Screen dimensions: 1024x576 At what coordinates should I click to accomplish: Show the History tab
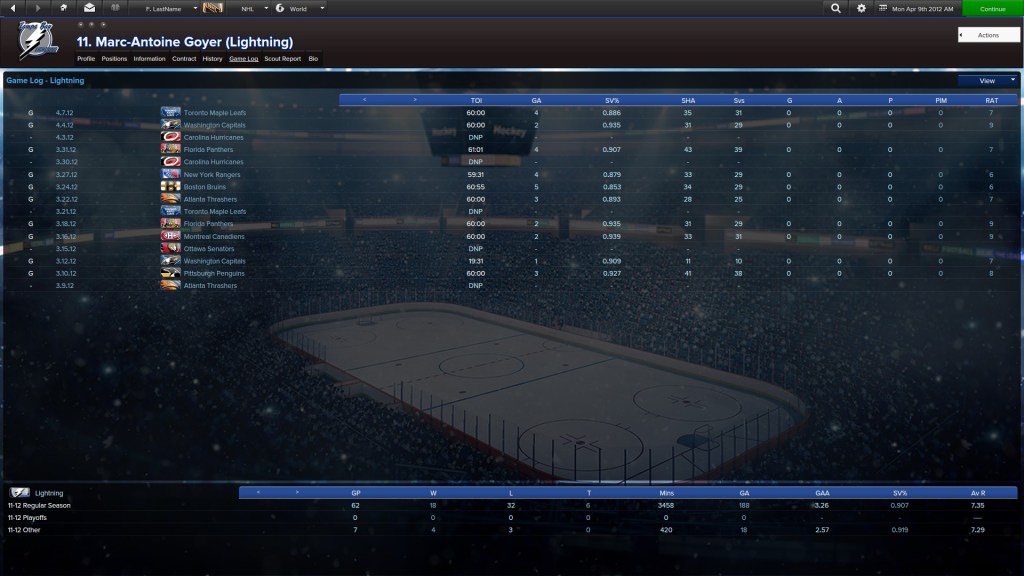(x=212, y=59)
